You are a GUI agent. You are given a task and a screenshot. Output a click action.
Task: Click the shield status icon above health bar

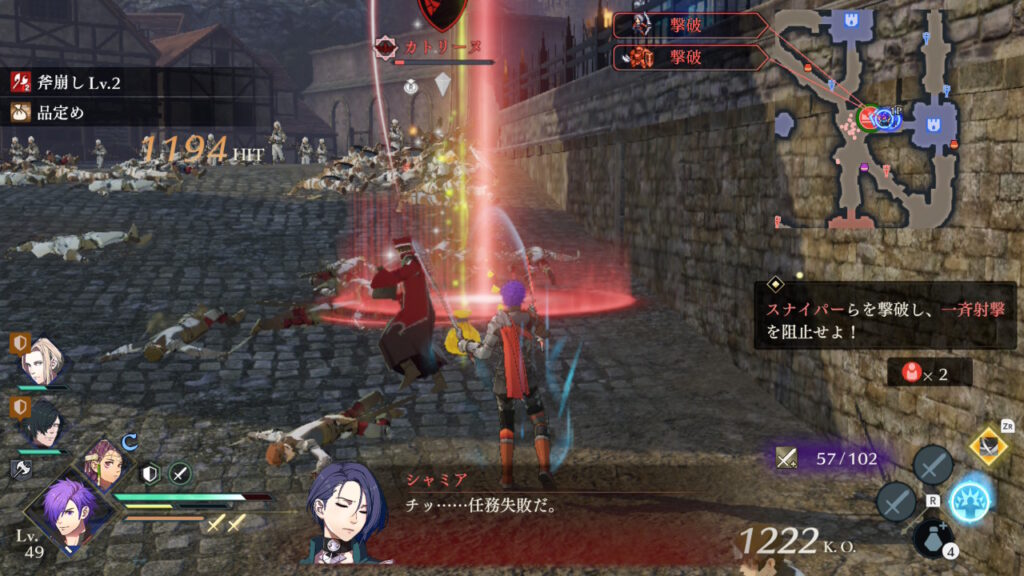151,474
